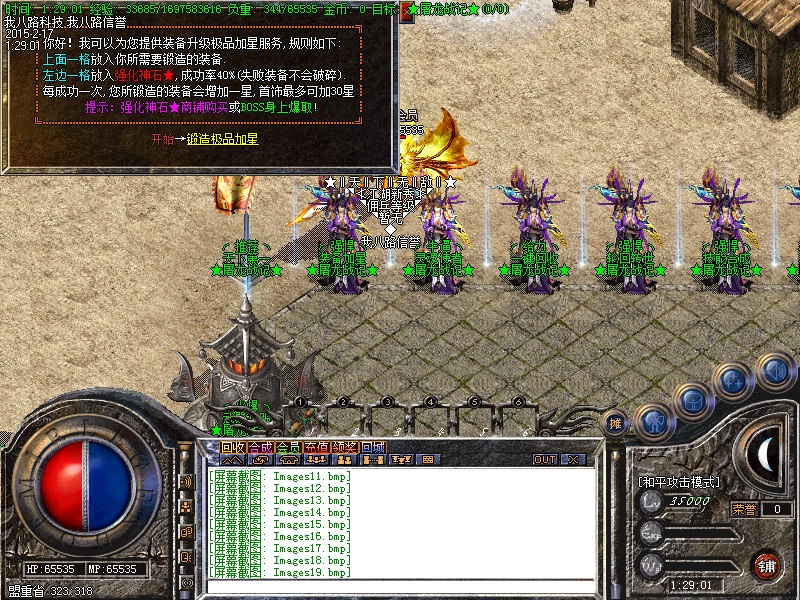Viewport: 800px width, 600px height.
Task: Open the red 铺 shop button
Action: coord(767,565)
